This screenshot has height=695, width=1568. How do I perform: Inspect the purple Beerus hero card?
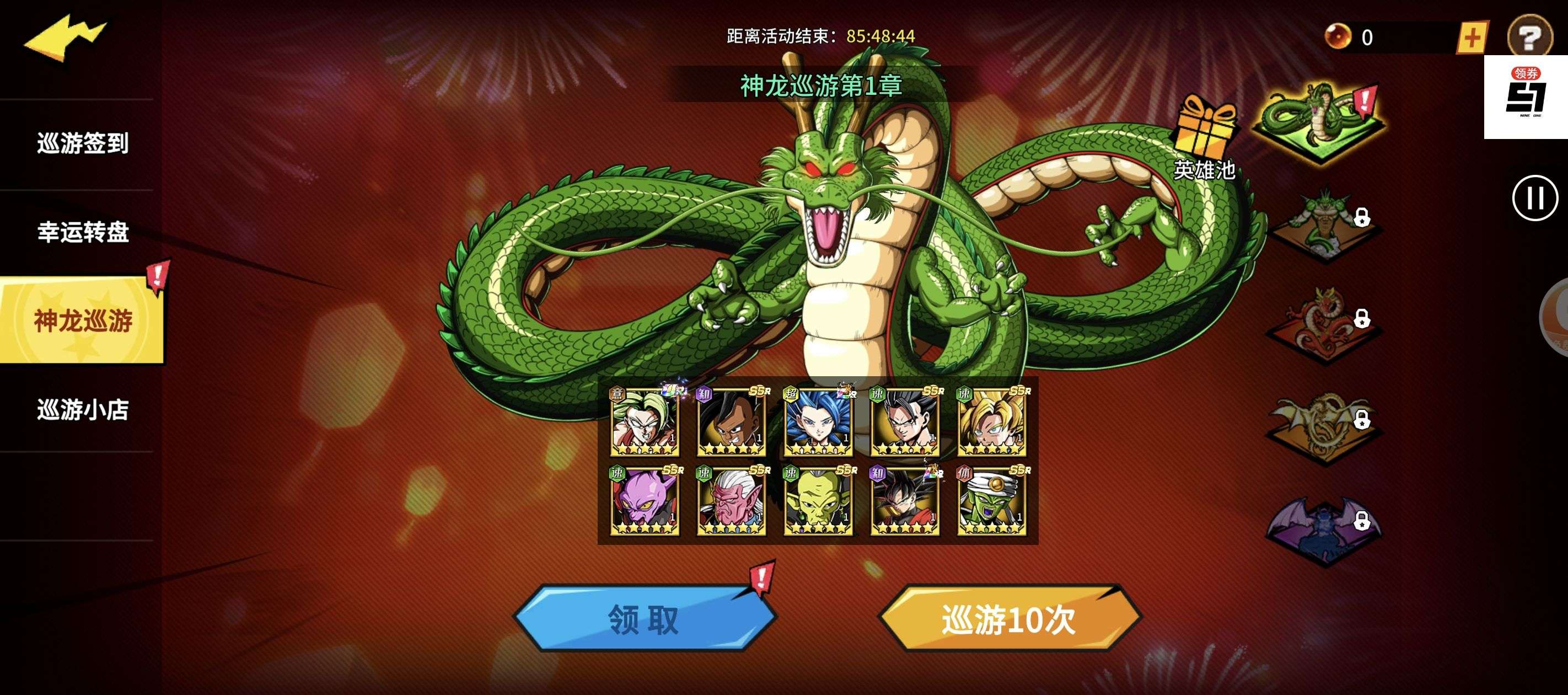645,501
